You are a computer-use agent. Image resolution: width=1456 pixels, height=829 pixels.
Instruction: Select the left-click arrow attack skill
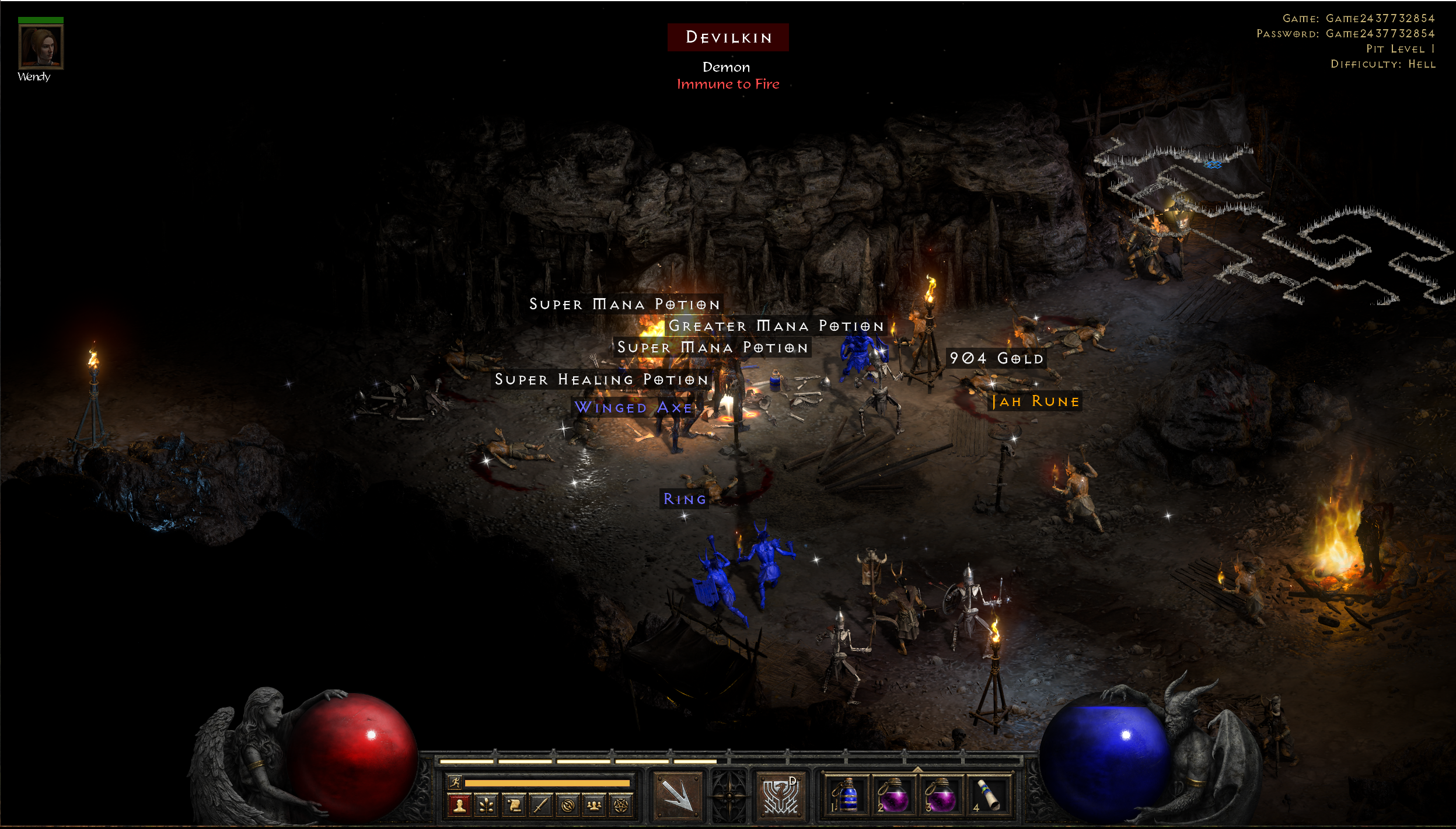(677, 795)
